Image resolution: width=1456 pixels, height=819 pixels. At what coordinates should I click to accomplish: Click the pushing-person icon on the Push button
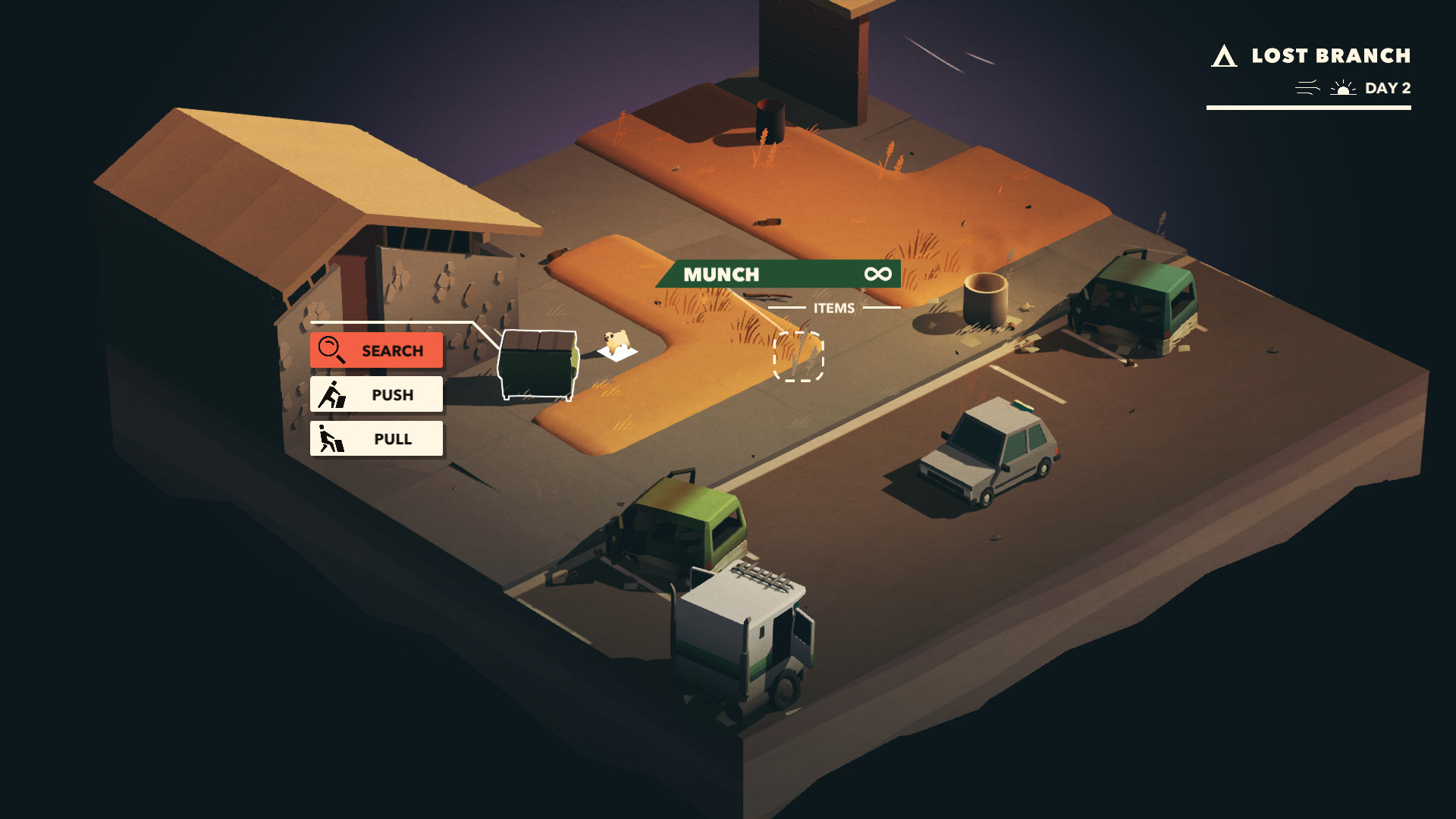pyautogui.click(x=331, y=394)
